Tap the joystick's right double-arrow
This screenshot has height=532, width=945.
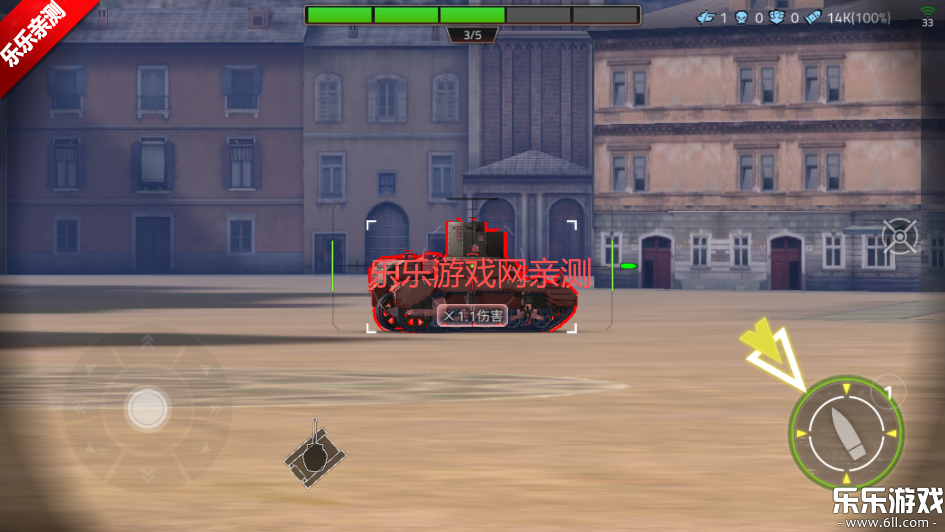[217, 408]
